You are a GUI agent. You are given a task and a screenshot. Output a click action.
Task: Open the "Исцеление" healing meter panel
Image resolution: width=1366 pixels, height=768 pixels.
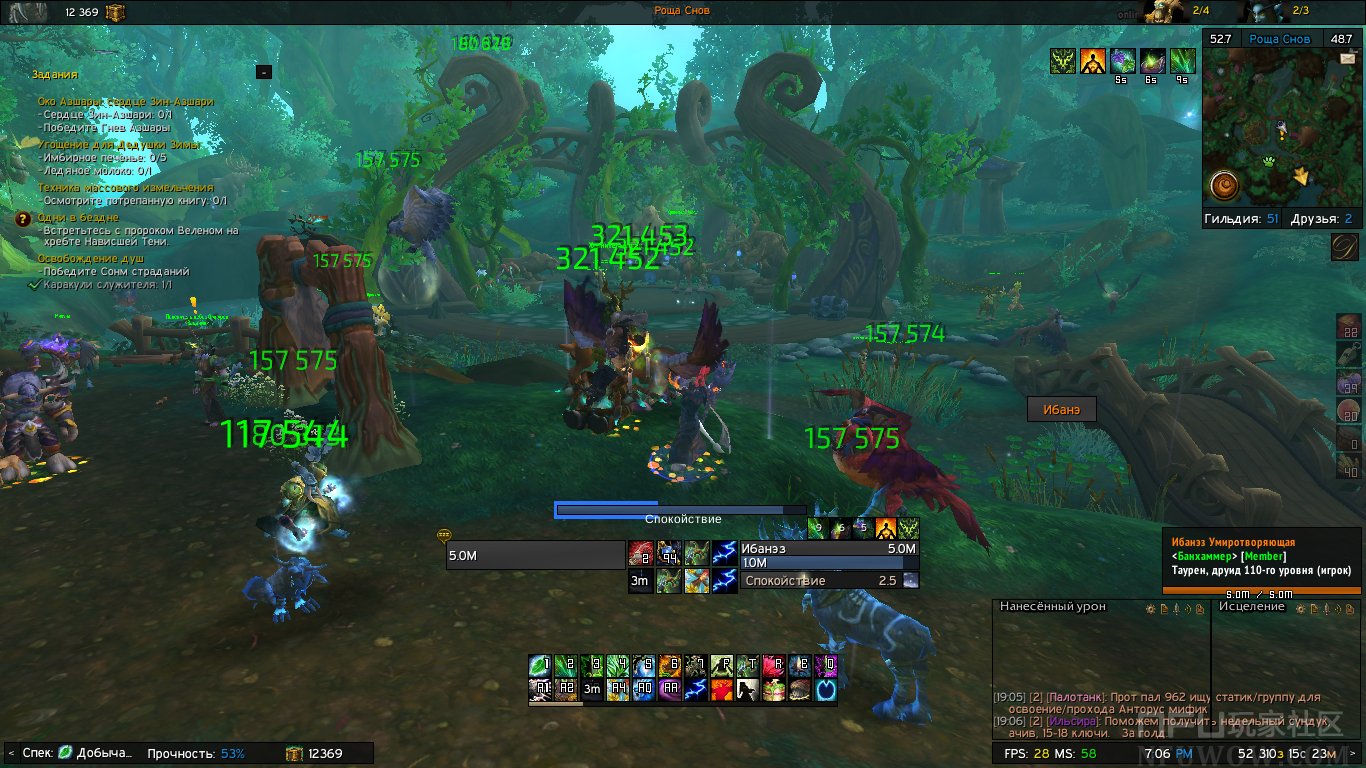1252,607
